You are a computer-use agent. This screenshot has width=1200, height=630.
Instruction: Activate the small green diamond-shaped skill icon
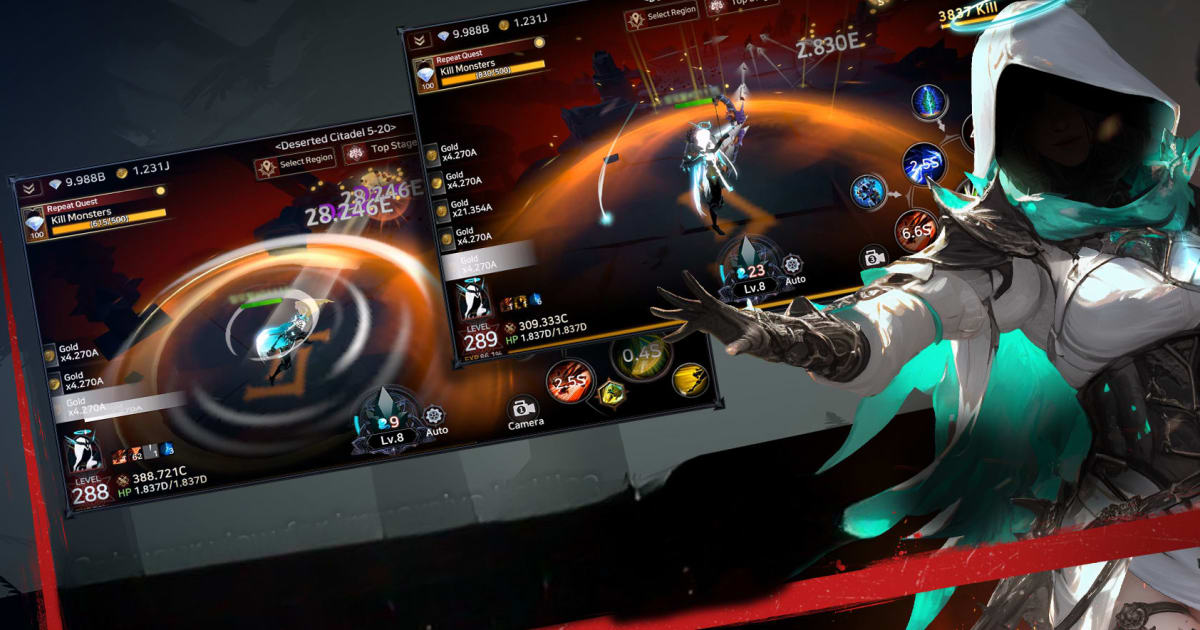coord(610,394)
